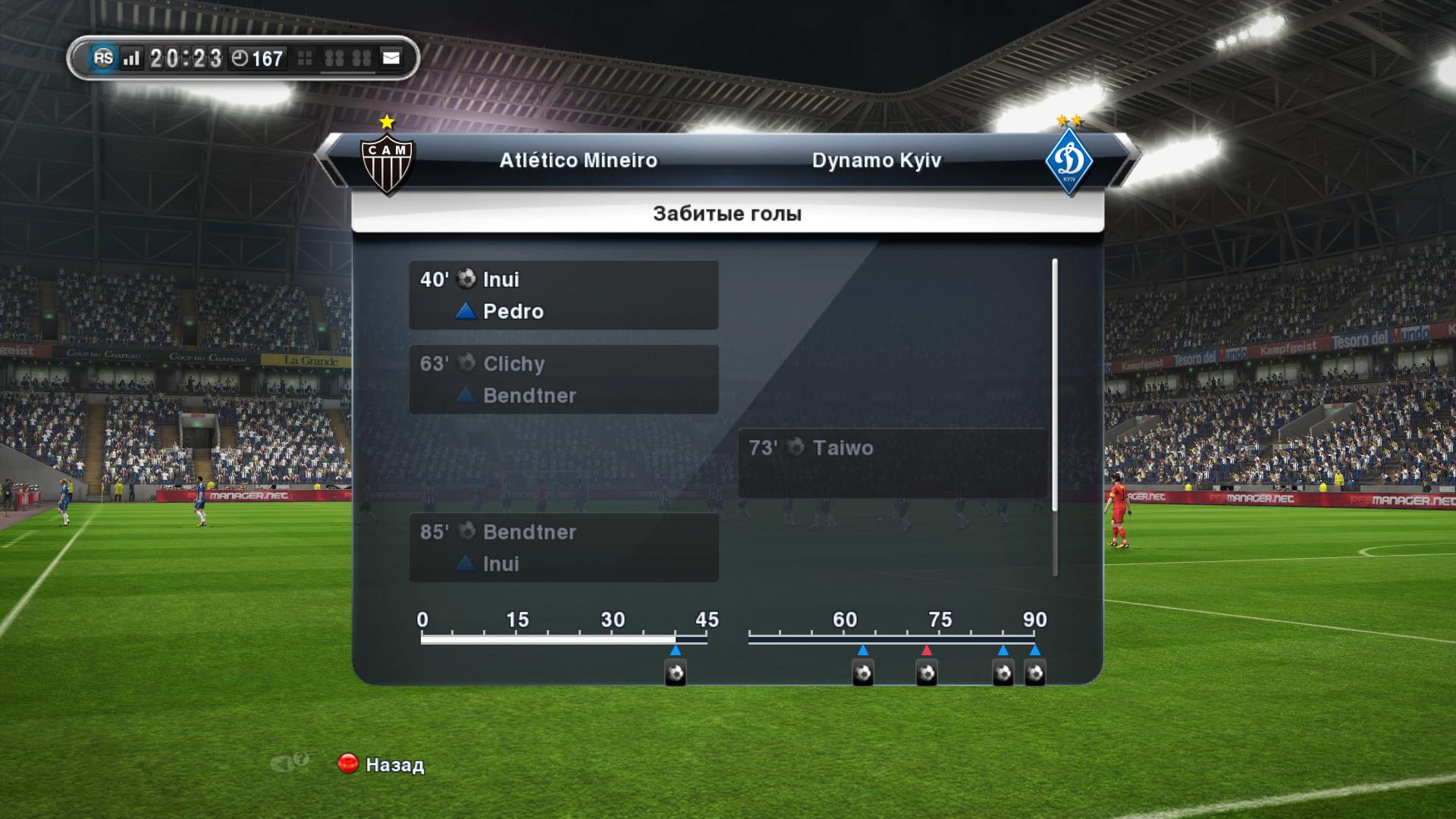
Task: Open the 85' Bendtner goal entry
Action: pos(563,548)
